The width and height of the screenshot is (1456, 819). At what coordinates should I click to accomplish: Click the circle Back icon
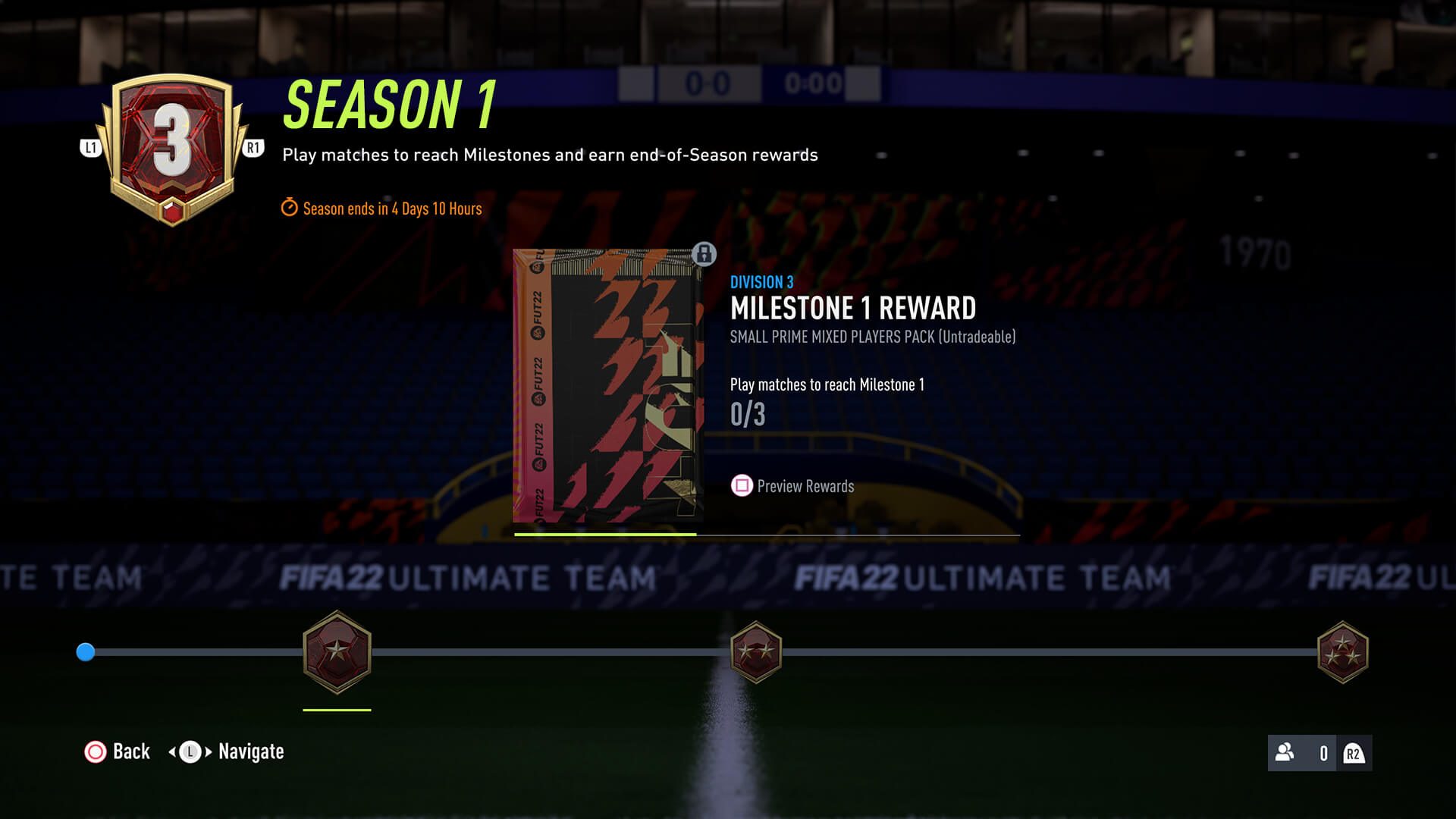(94, 752)
